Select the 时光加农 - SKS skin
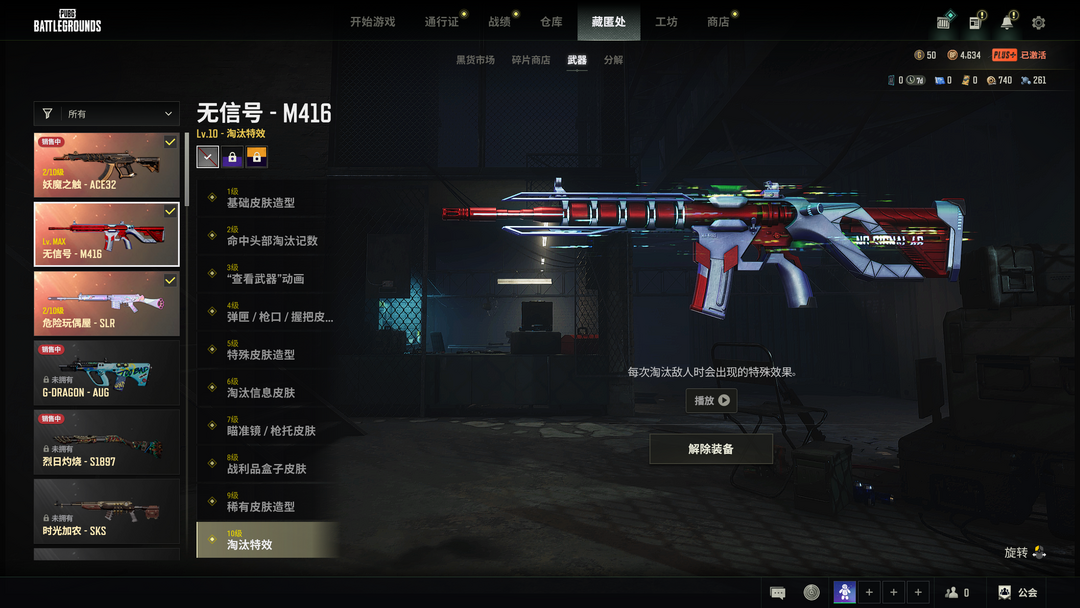 [107, 510]
